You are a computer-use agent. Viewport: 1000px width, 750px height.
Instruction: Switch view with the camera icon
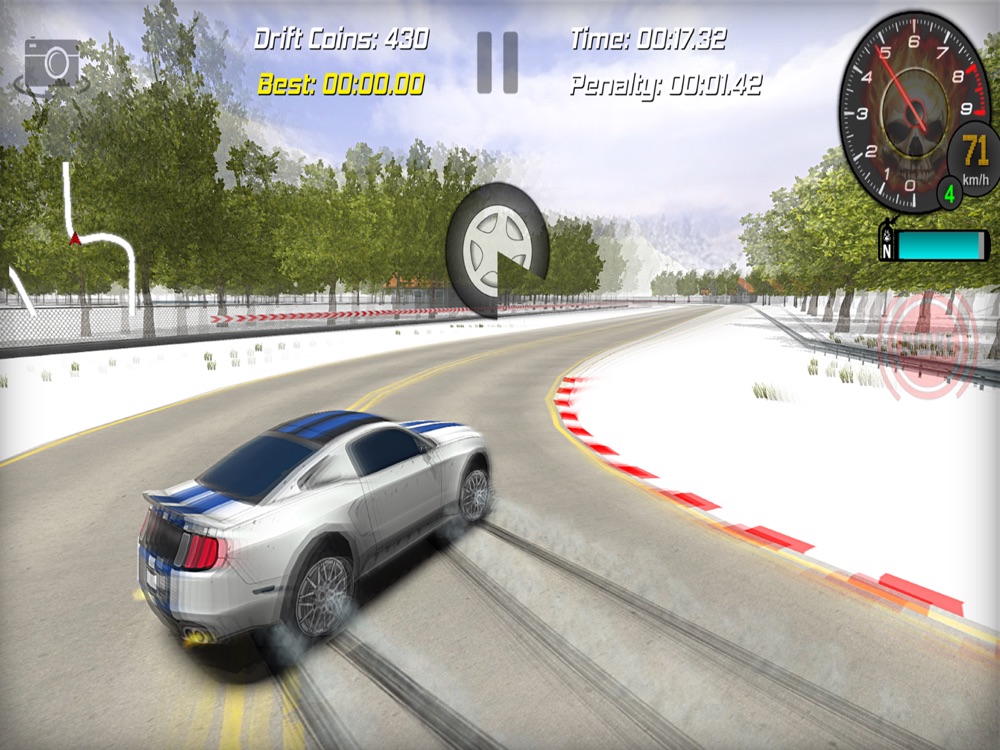click(x=52, y=64)
